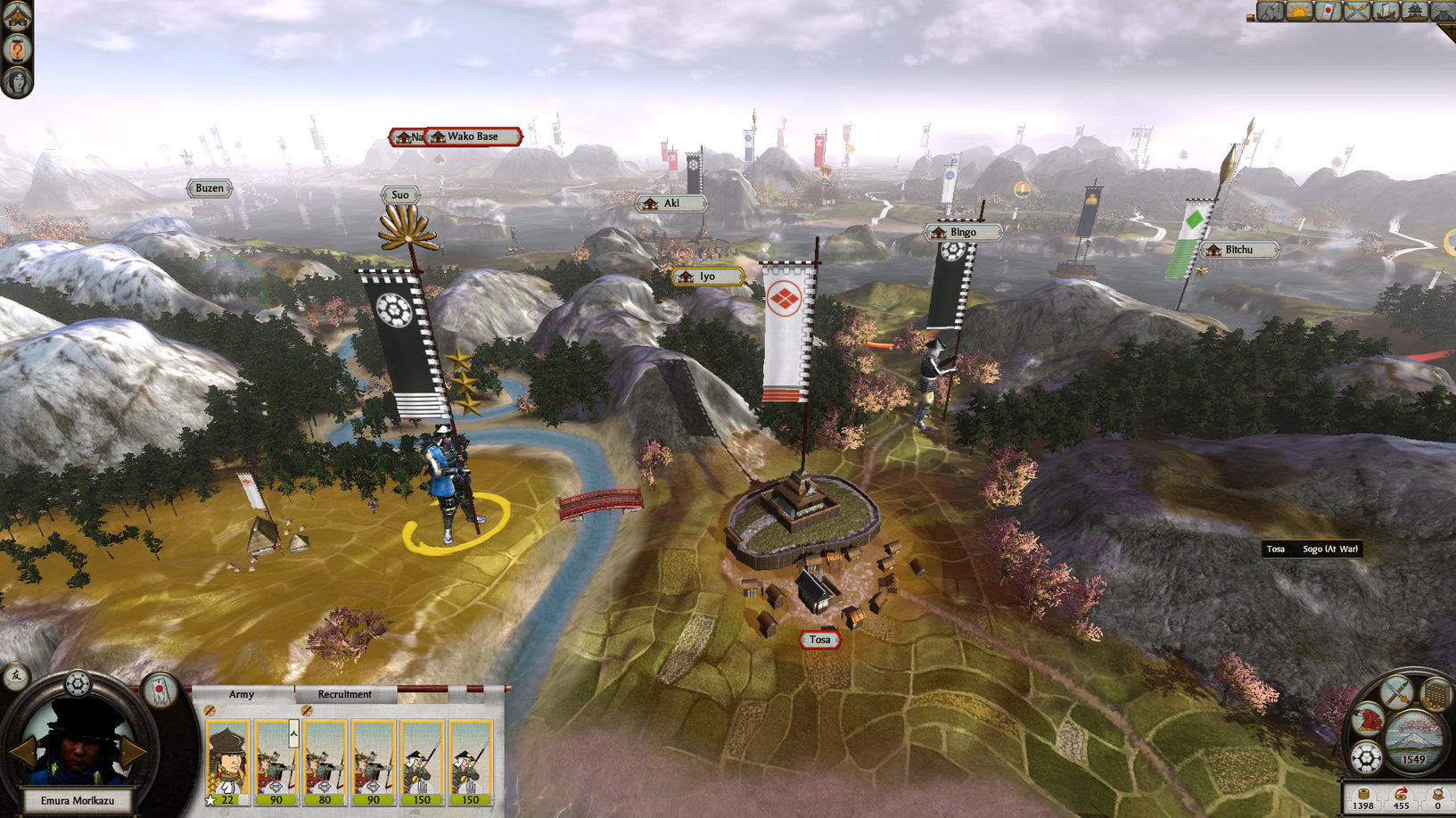
Task: Expand the up arrow on the second unit card
Action: click(293, 734)
